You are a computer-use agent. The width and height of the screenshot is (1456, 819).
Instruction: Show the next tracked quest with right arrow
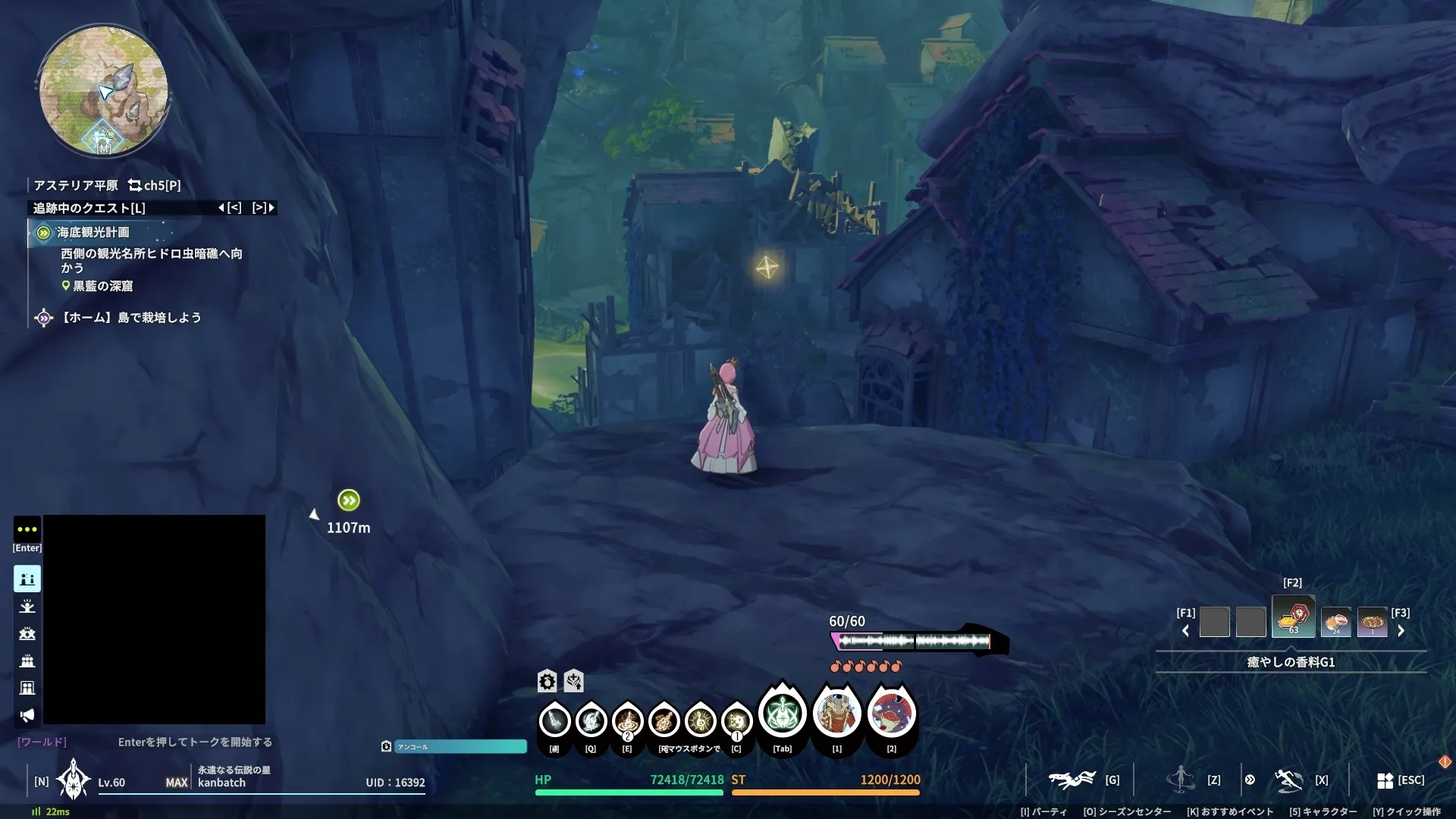coord(271,208)
